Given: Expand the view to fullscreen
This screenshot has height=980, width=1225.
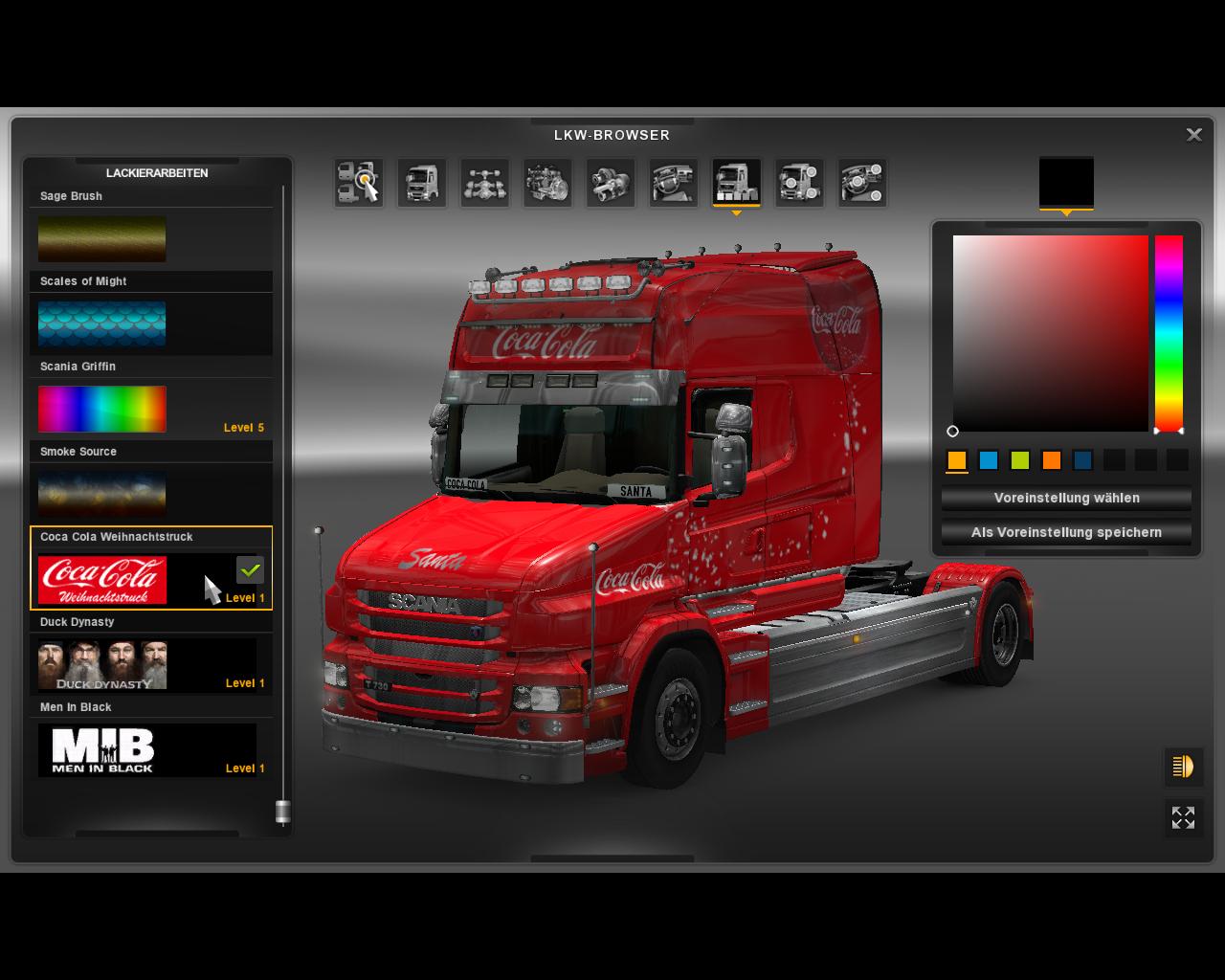Looking at the screenshot, I should 1183,817.
